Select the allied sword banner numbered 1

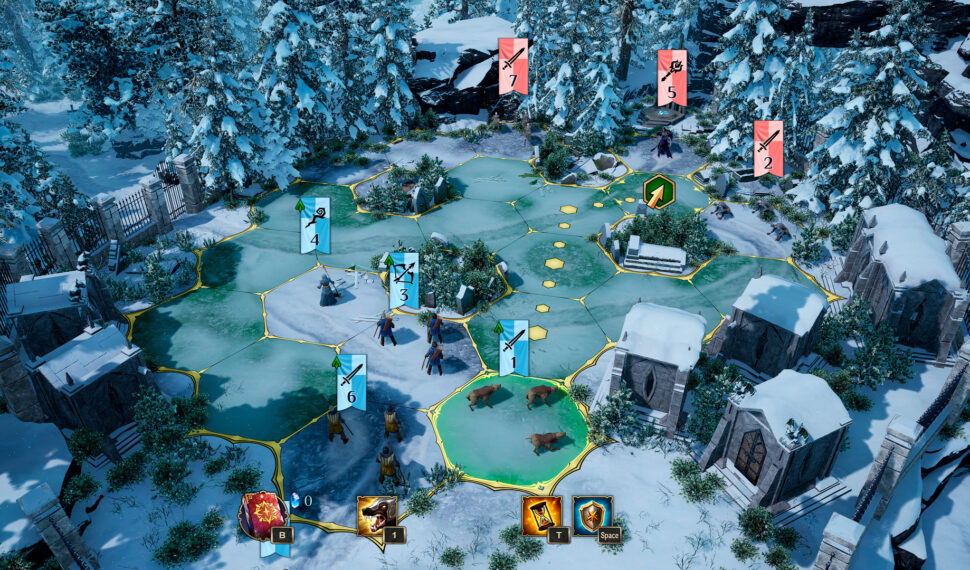[x=513, y=347]
